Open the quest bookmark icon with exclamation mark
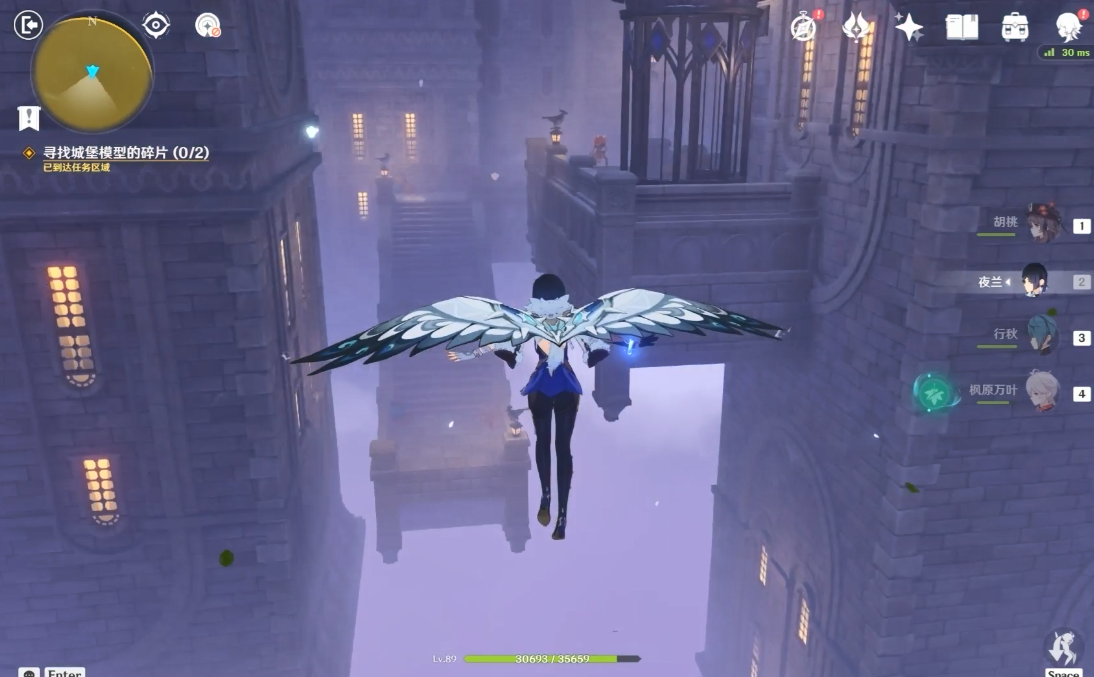 pyautogui.click(x=29, y=118)
